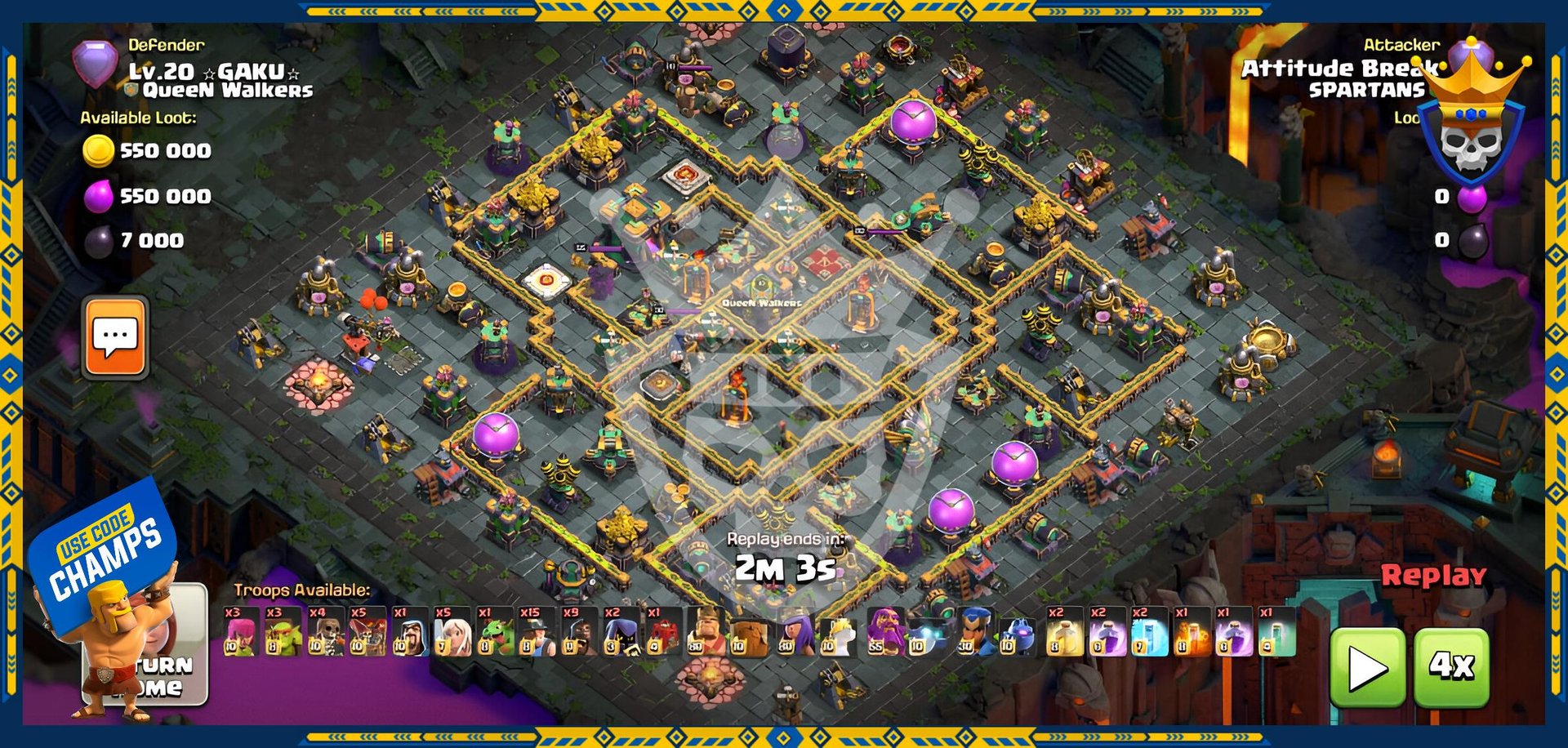Pick the Grand Warden hero card
This screenshot has width=1568, height=748.
(x=885, y=632)
